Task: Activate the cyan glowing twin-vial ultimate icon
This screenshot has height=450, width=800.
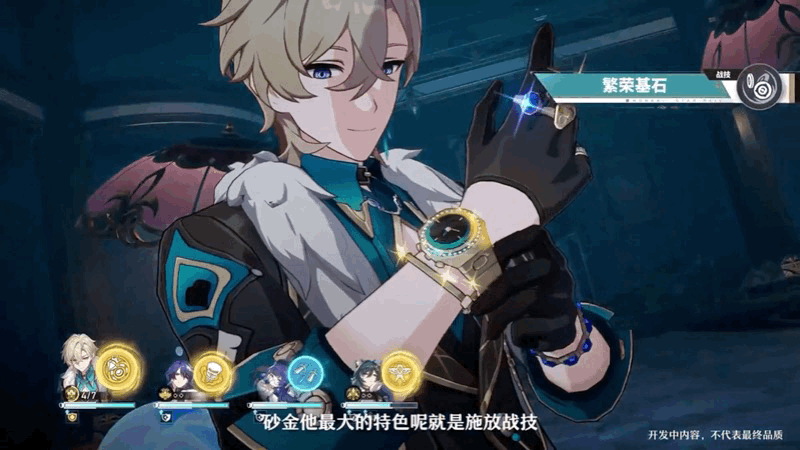Action: click(x=305, y=372)
